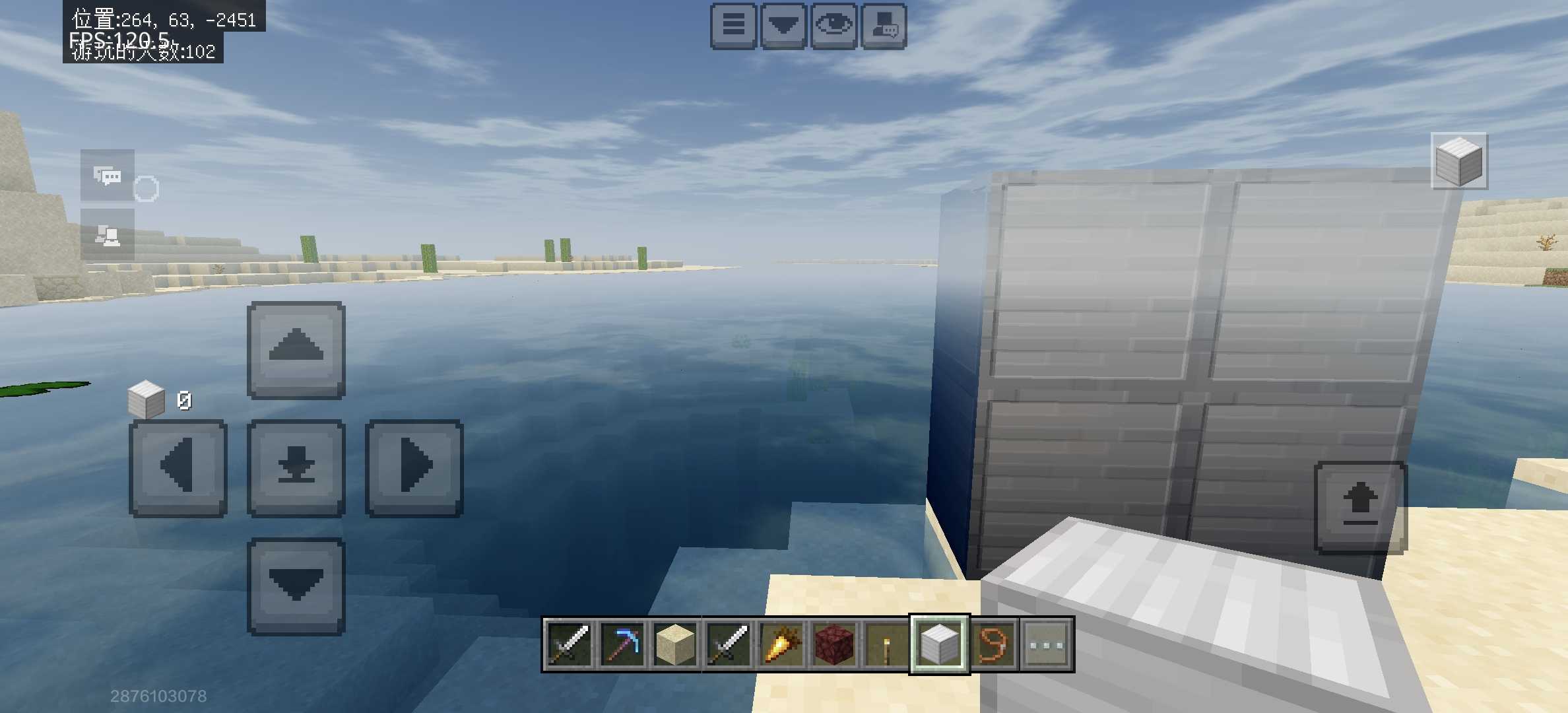Tap the jump up-arrow button
1568x713 pixels.
click(1361, 507)
